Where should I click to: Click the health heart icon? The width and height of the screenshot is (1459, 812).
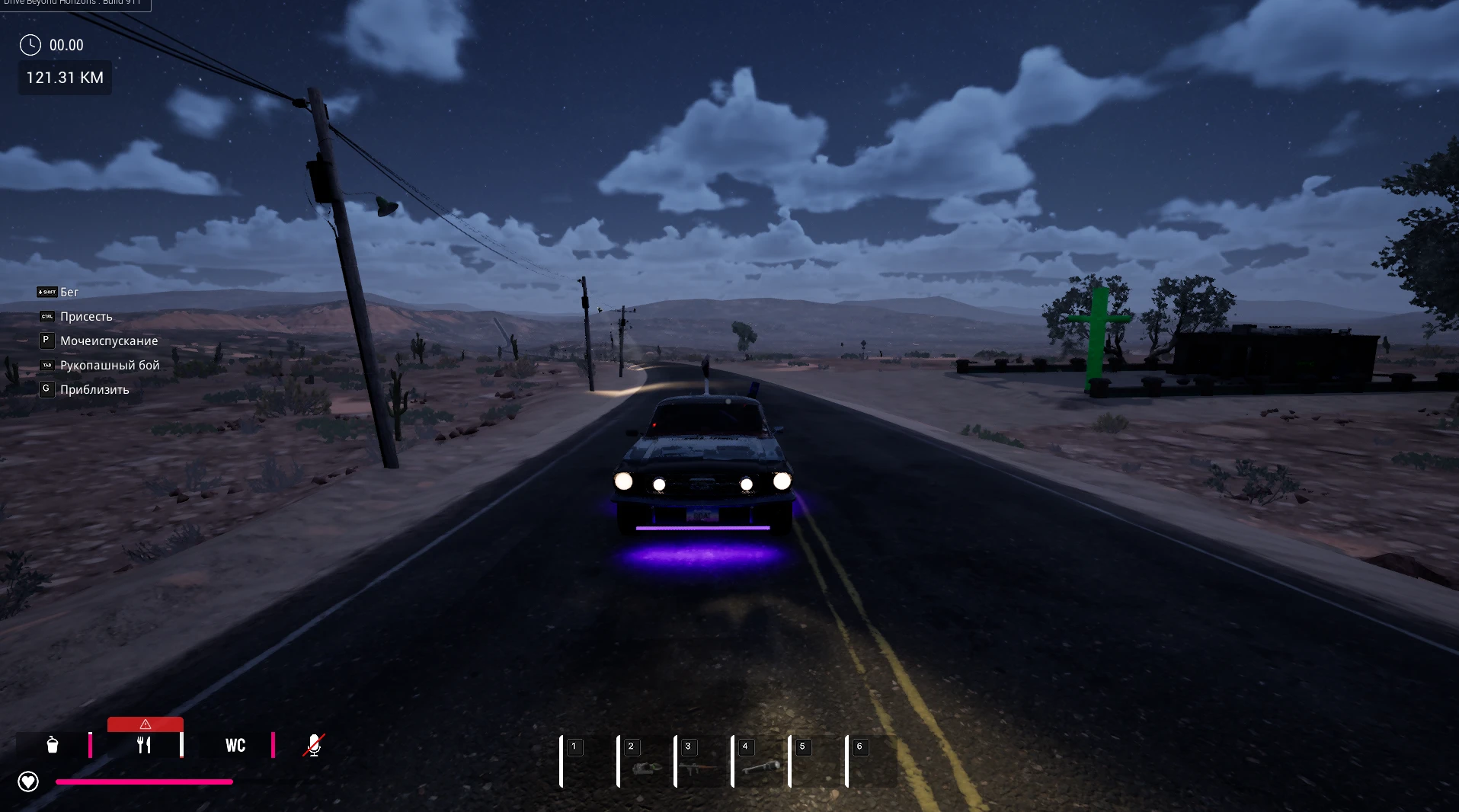27,781
